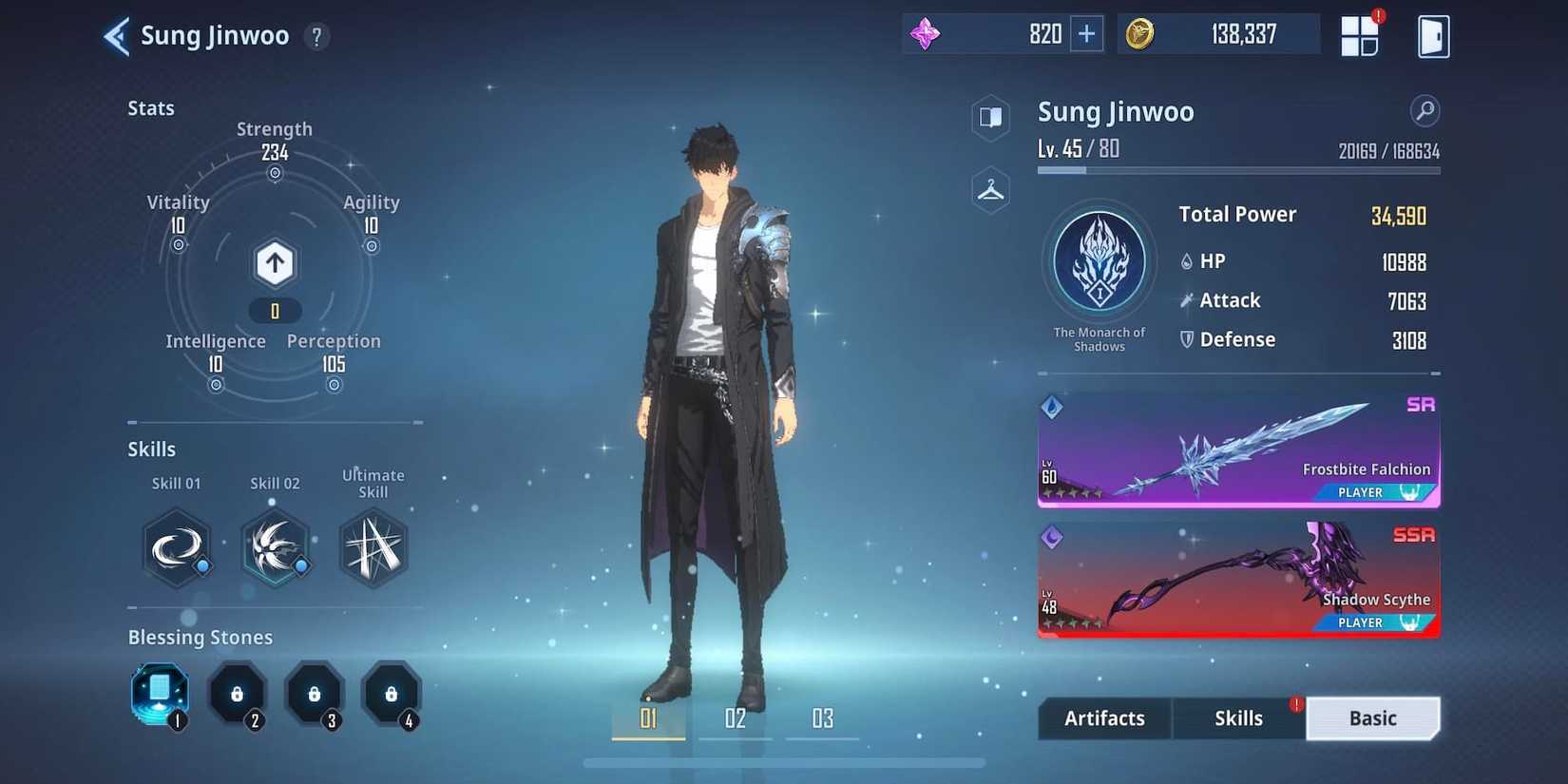Select the Skill 02 shadow ability icon

click(275, 549)
